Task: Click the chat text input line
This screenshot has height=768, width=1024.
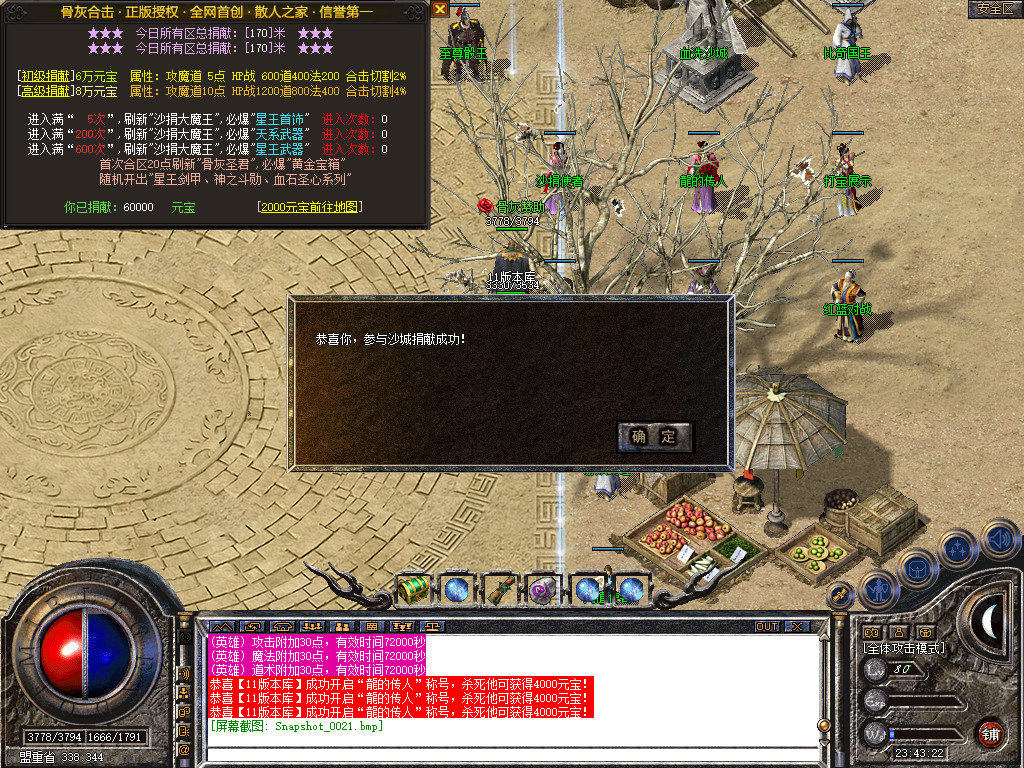Action: (510, 752)
